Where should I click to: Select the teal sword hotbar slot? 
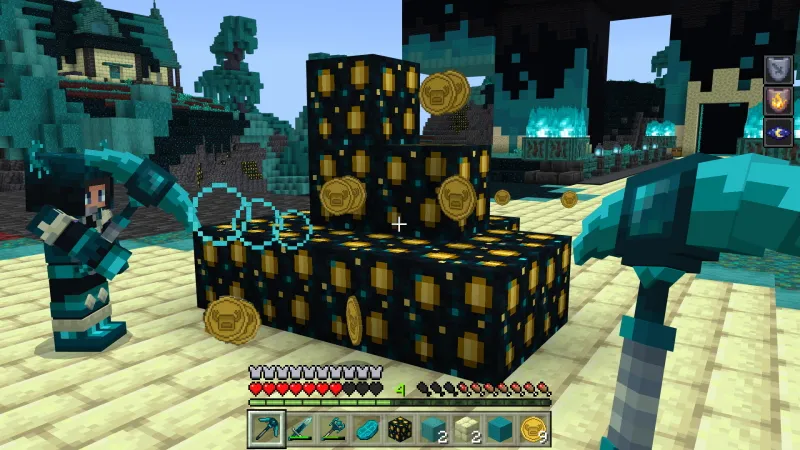pos(300,429)
